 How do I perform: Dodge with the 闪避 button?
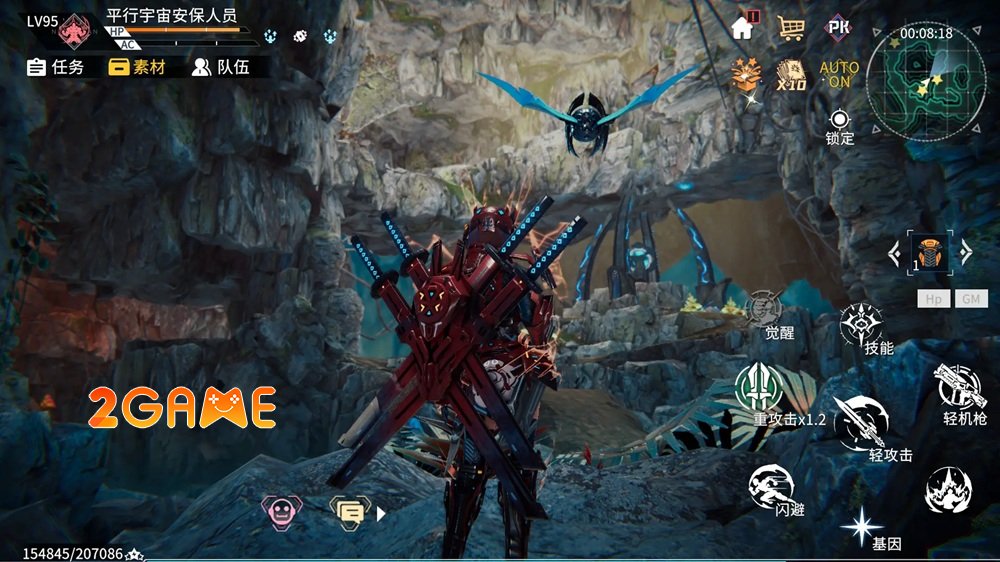pos(772,488)
